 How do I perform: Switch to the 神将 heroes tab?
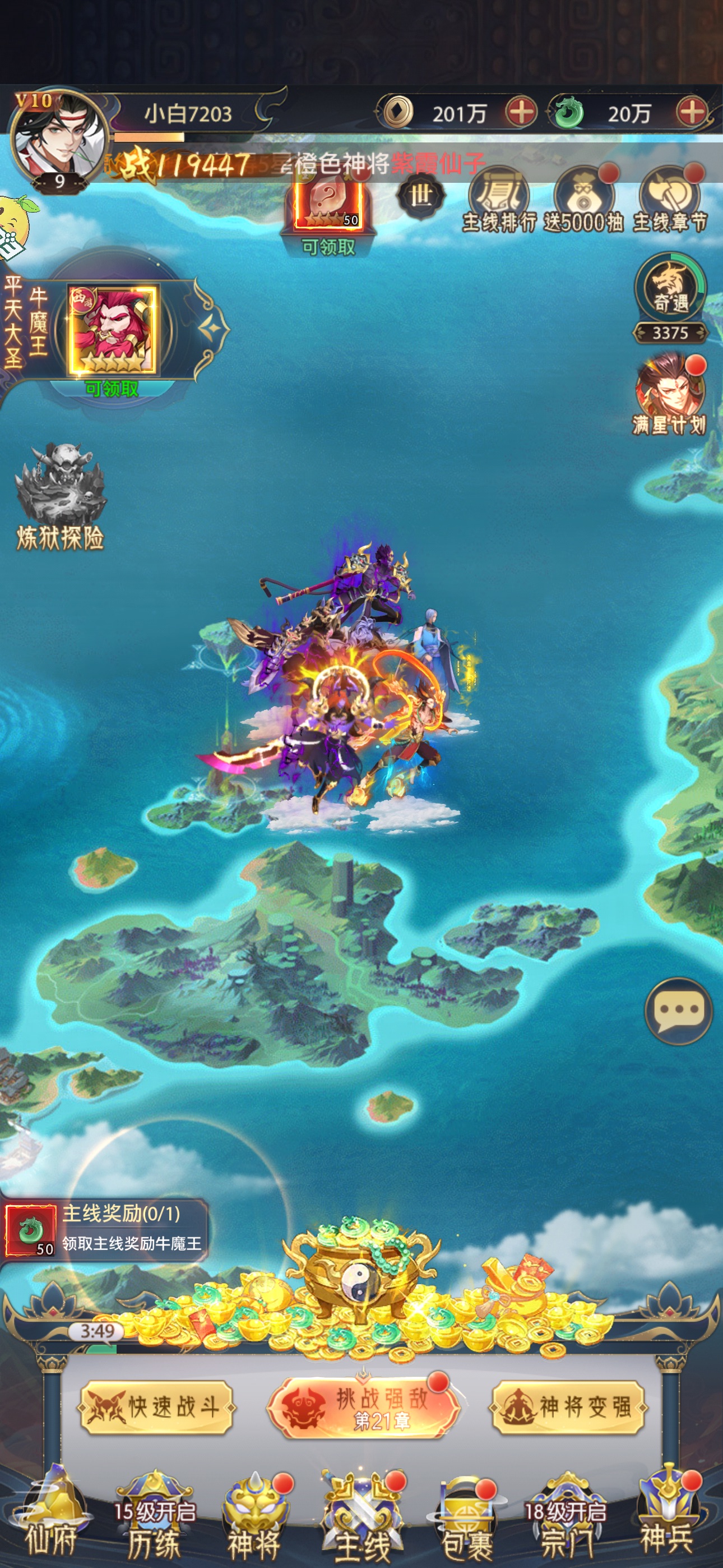[254, 1516]
